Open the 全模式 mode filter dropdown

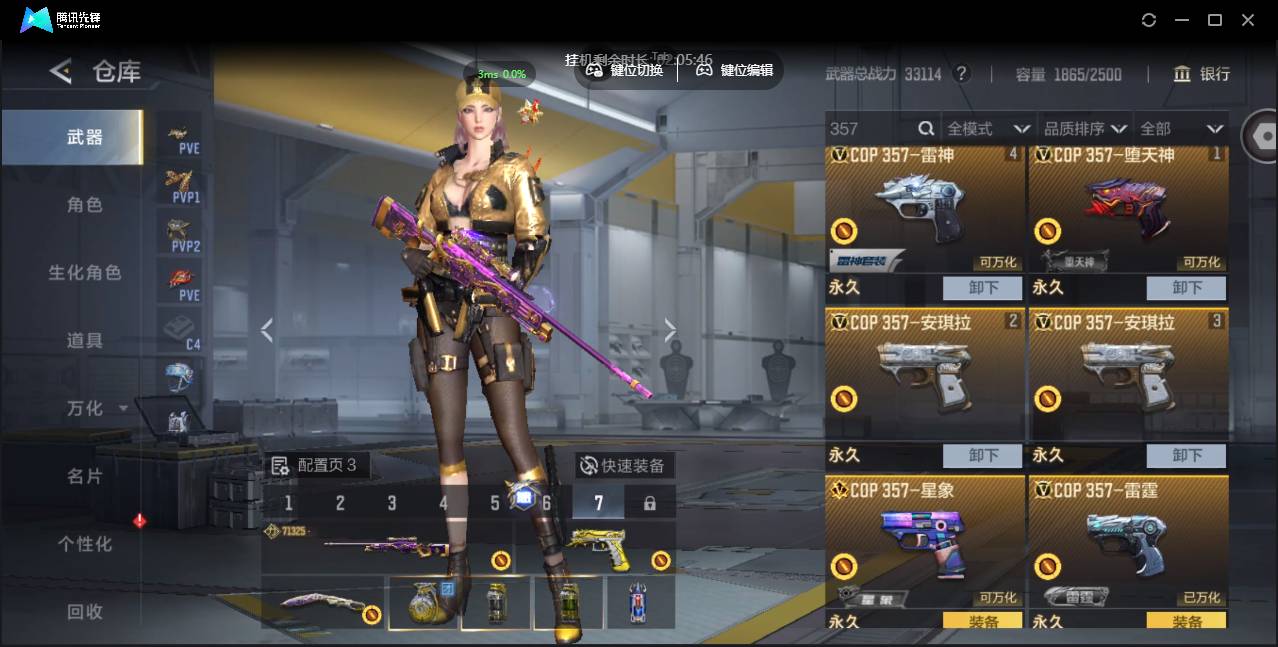tap(987, 128)
